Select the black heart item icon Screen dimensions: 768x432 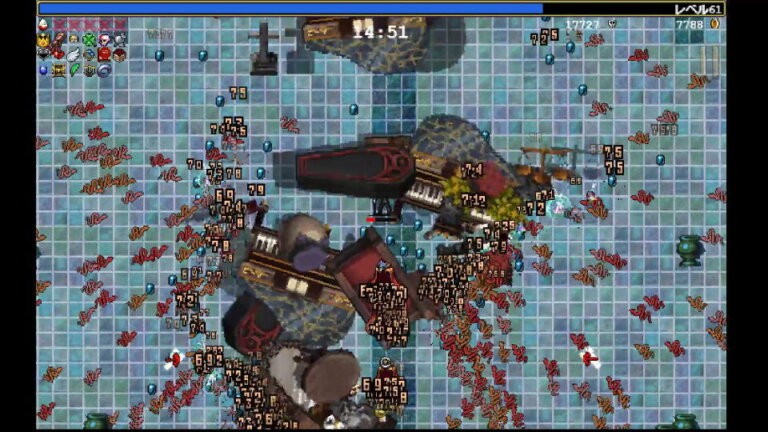43,53
